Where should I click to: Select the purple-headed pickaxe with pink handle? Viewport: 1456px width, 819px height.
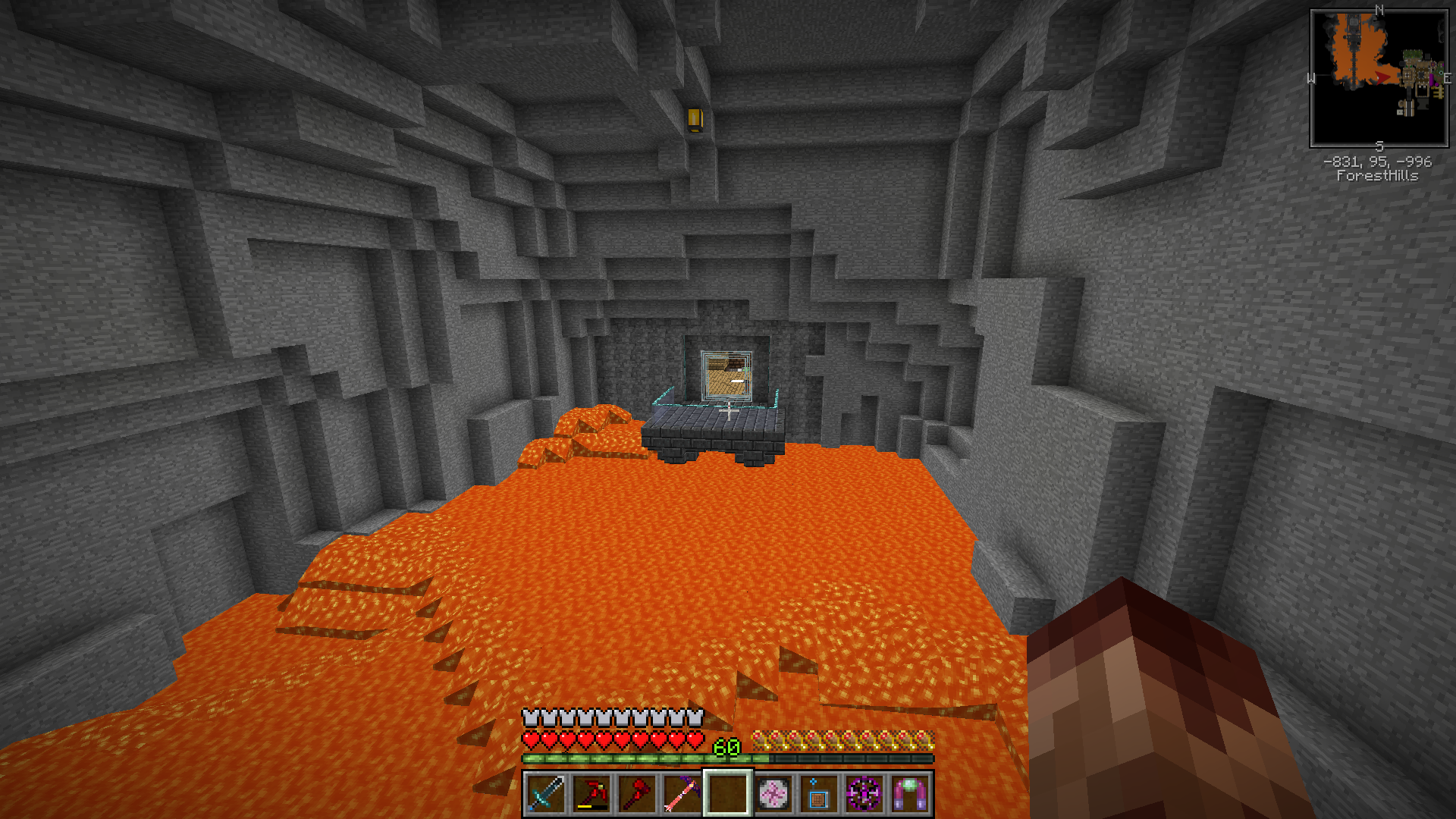(x=682, y=794)
